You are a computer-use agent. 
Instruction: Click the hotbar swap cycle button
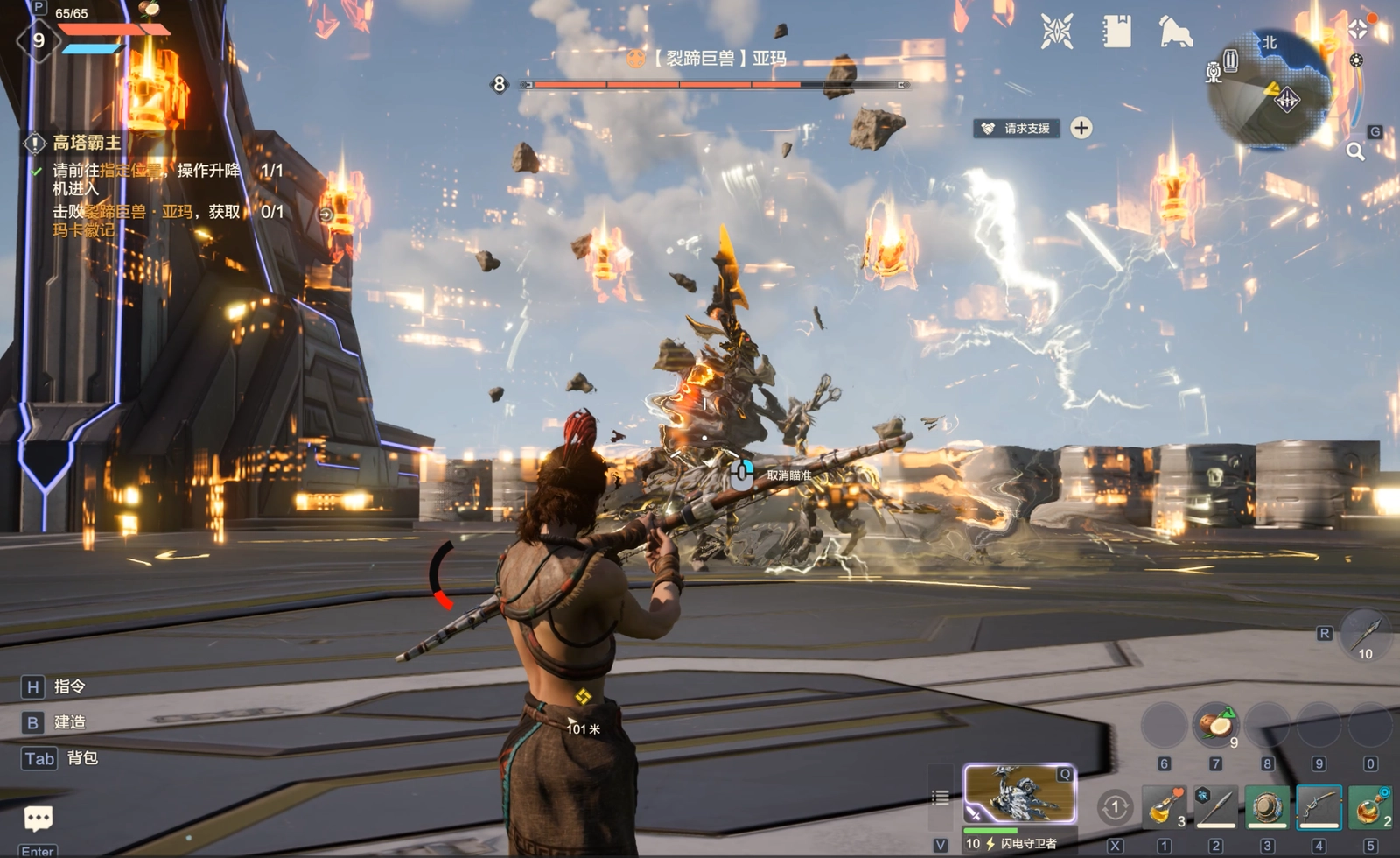point(1115,807)
